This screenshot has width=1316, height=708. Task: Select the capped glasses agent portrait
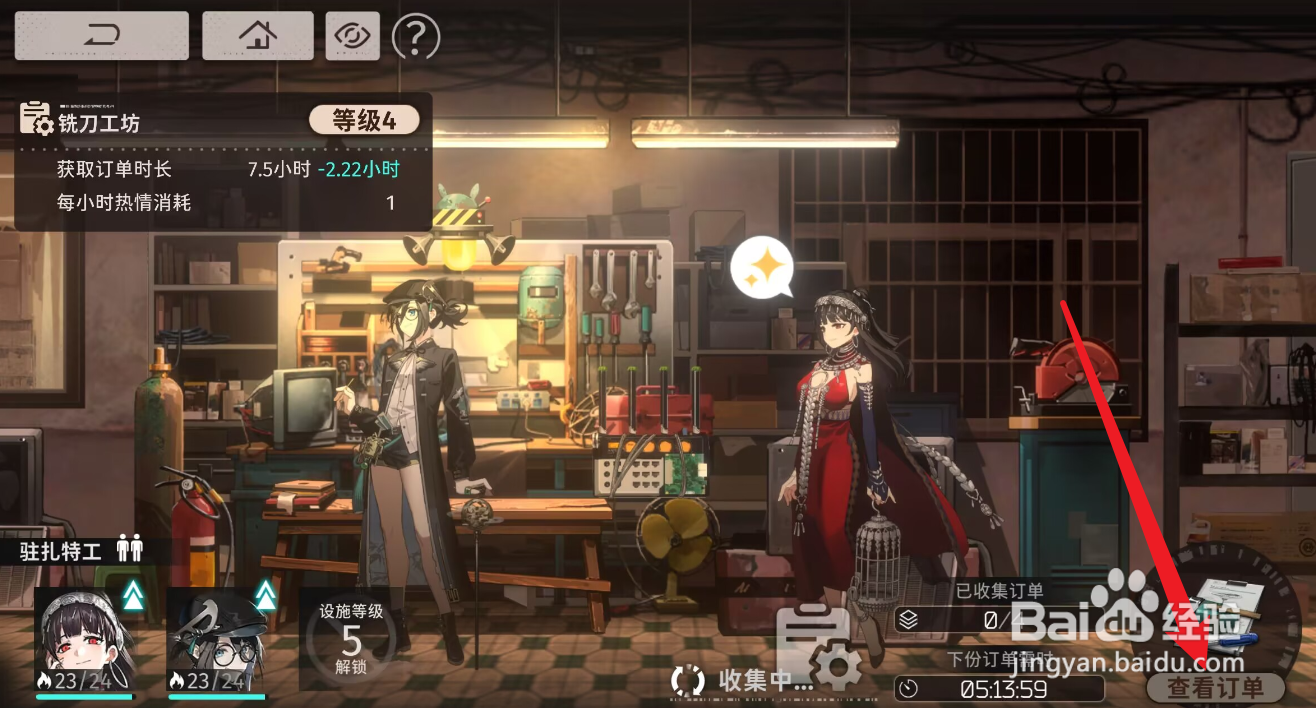click(x=217, y=640)
